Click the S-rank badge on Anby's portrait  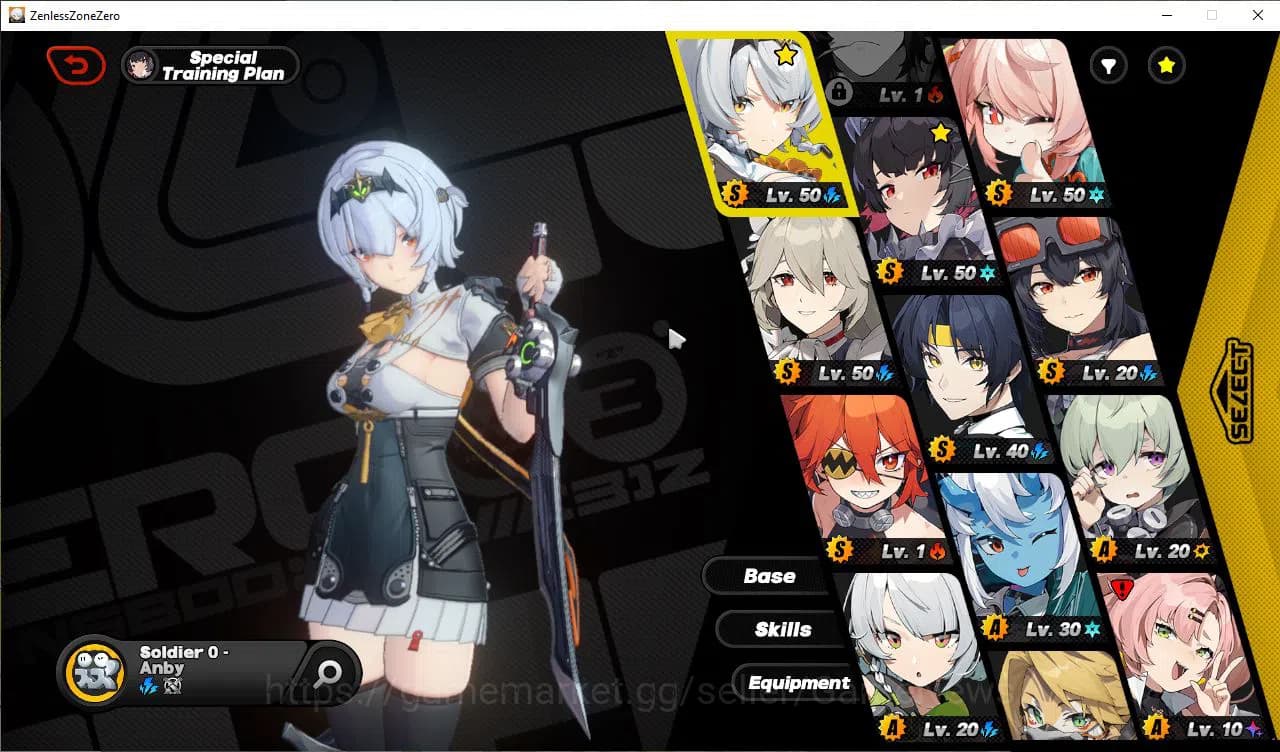click(735, 194)
